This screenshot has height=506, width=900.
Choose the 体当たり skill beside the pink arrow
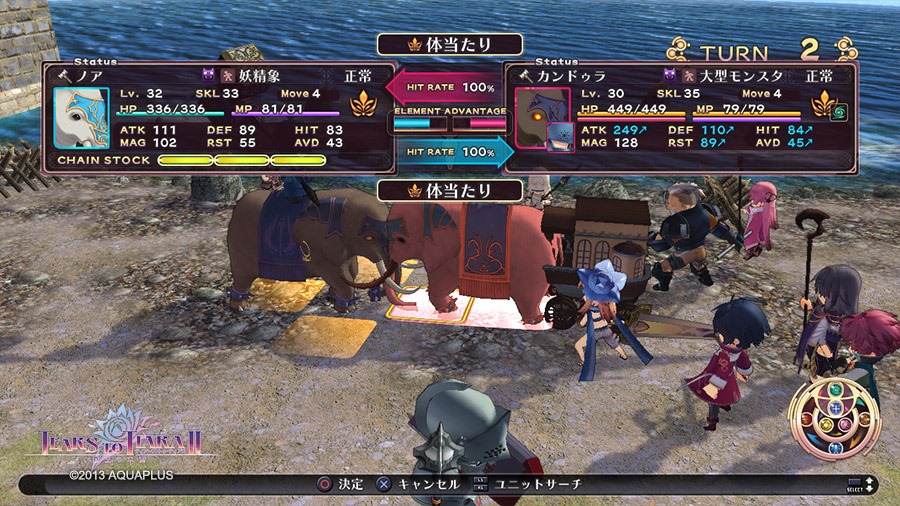pos(450,45)
